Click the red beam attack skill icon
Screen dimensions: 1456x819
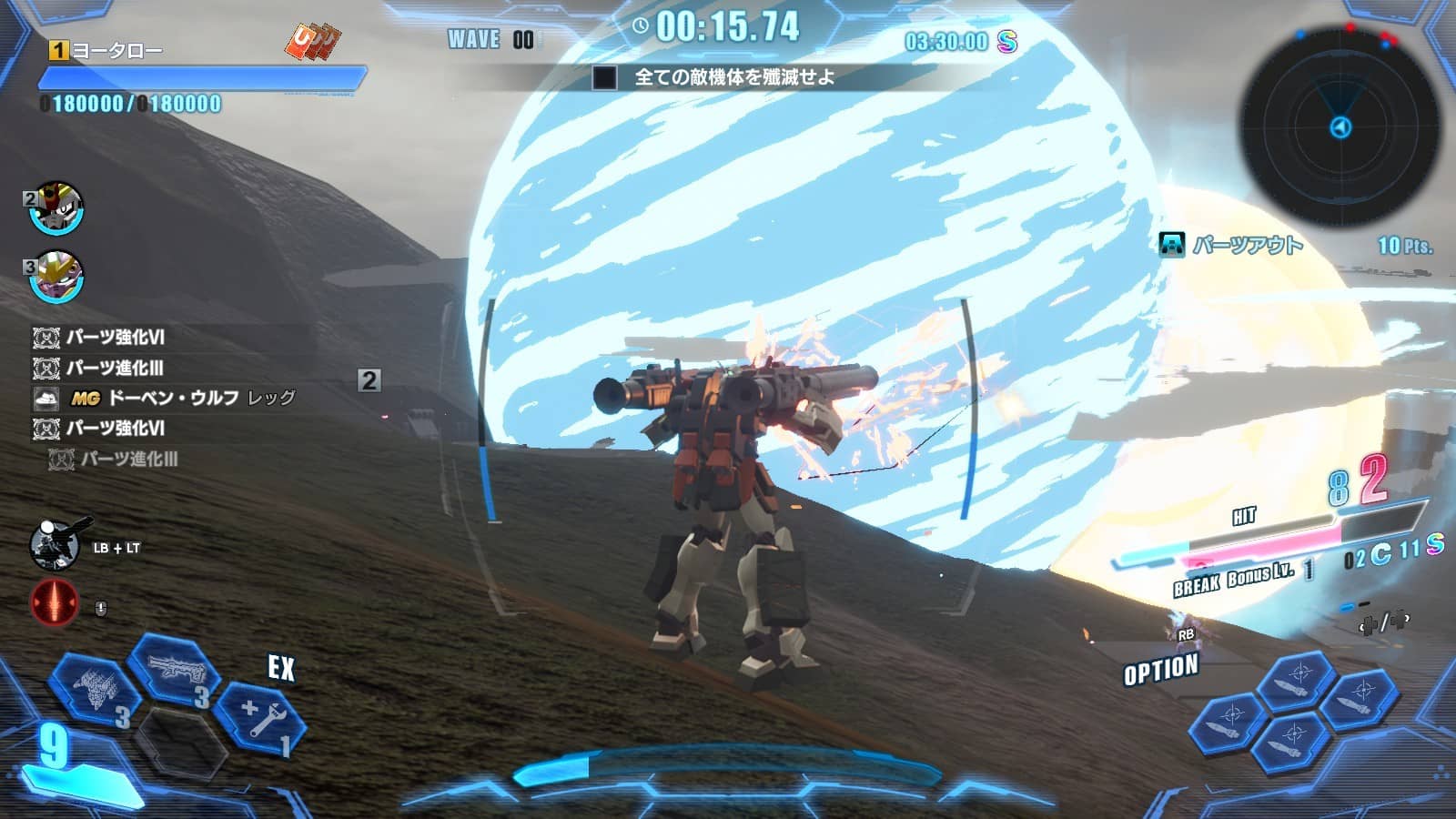coord(56,601)
